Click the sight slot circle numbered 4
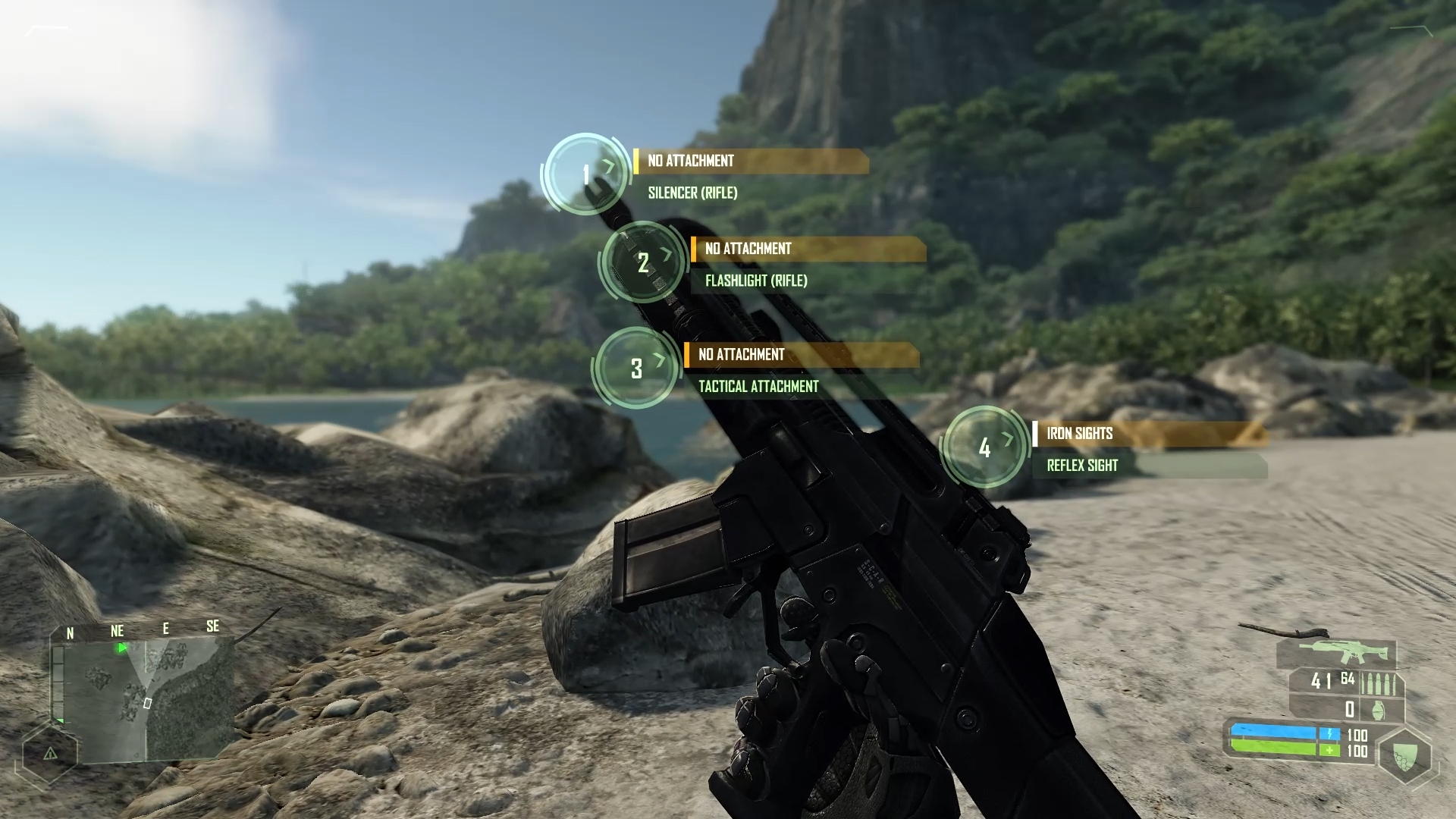1456x819 pixels. [984, 447]
